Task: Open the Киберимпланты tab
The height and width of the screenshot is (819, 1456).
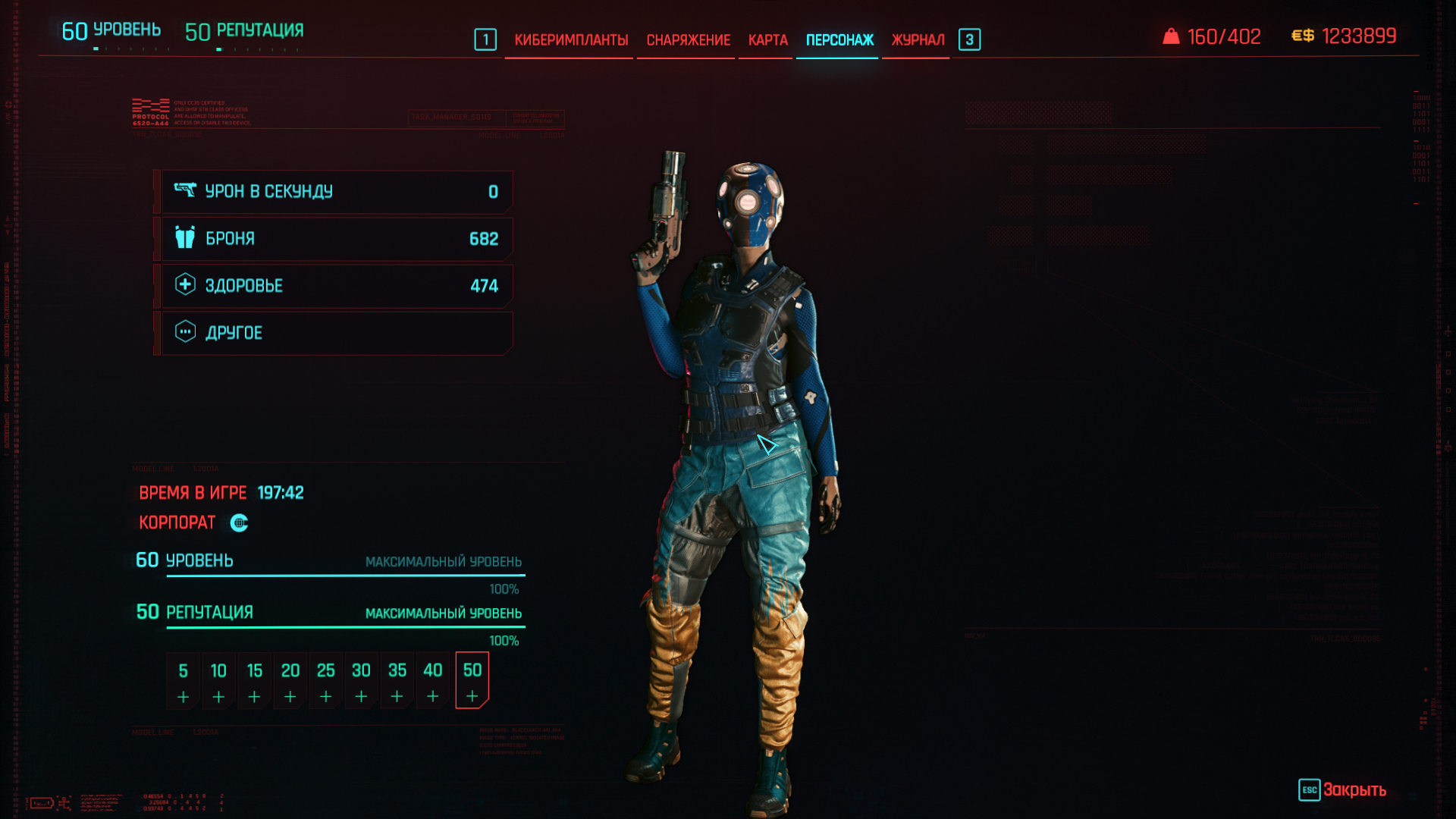Action: click(570, 40)
